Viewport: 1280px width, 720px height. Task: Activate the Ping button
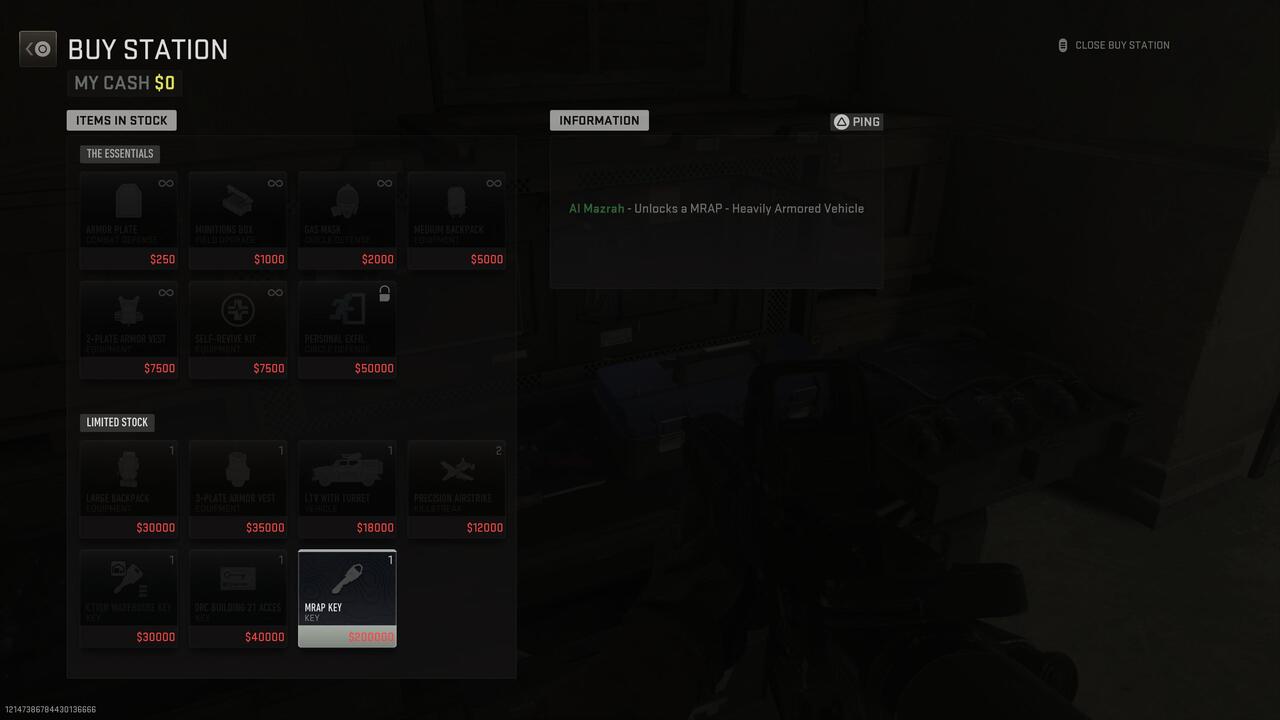tap(856, 121)
